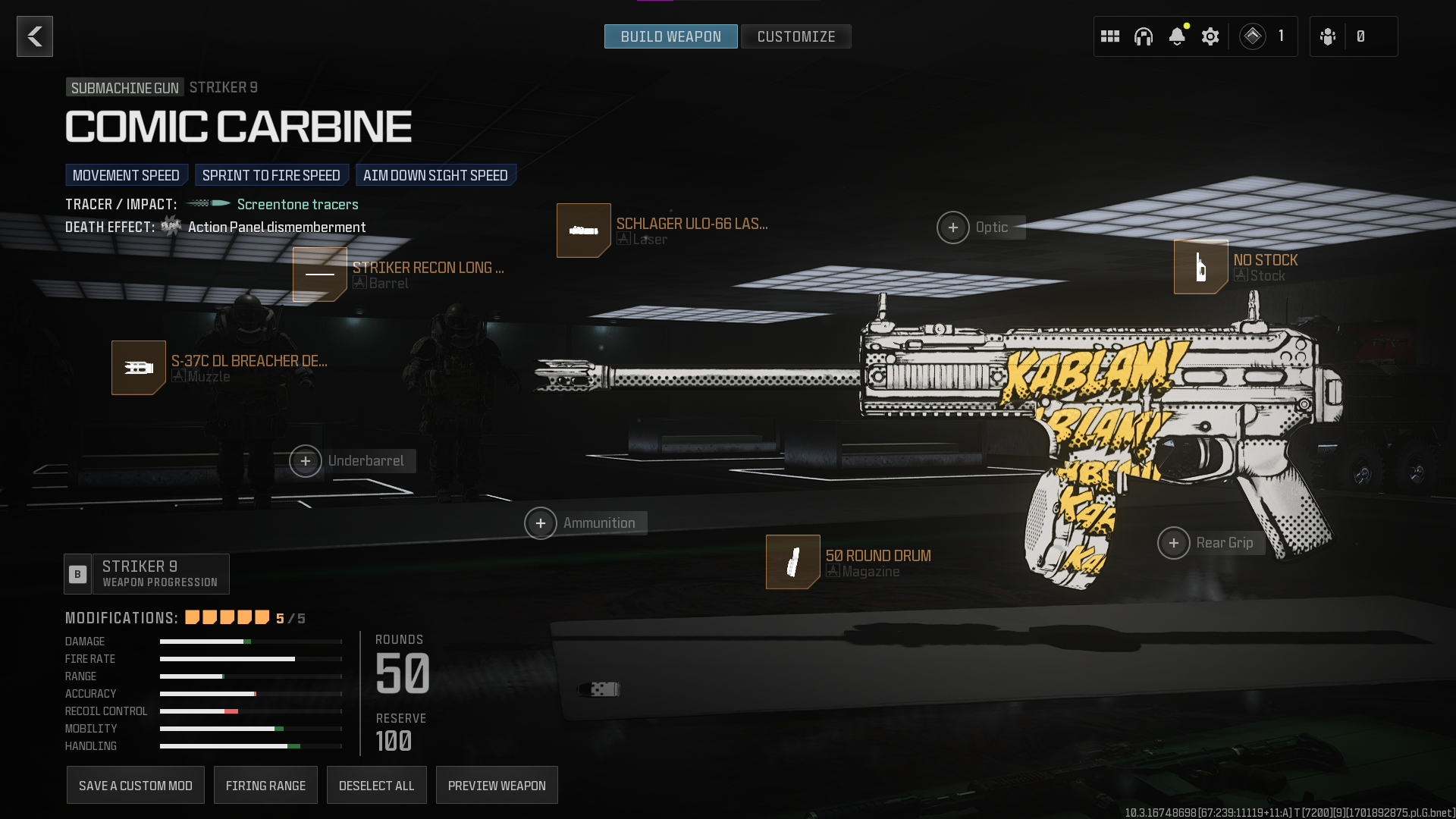Open the No Stock attachment slot

(1201, 267)
